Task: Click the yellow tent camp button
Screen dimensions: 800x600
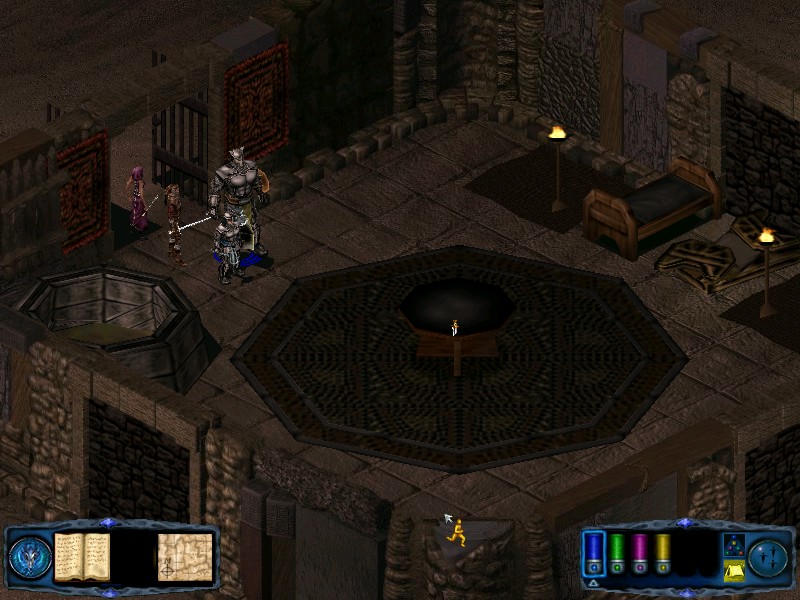Action: point(733,570)
